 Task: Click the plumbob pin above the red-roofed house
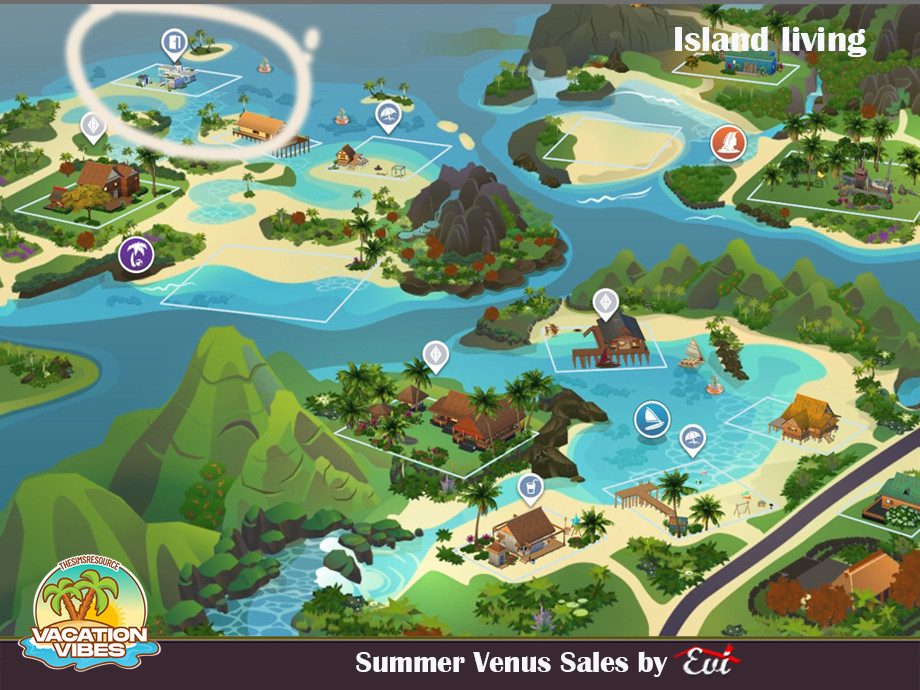[x=93, y=126]
